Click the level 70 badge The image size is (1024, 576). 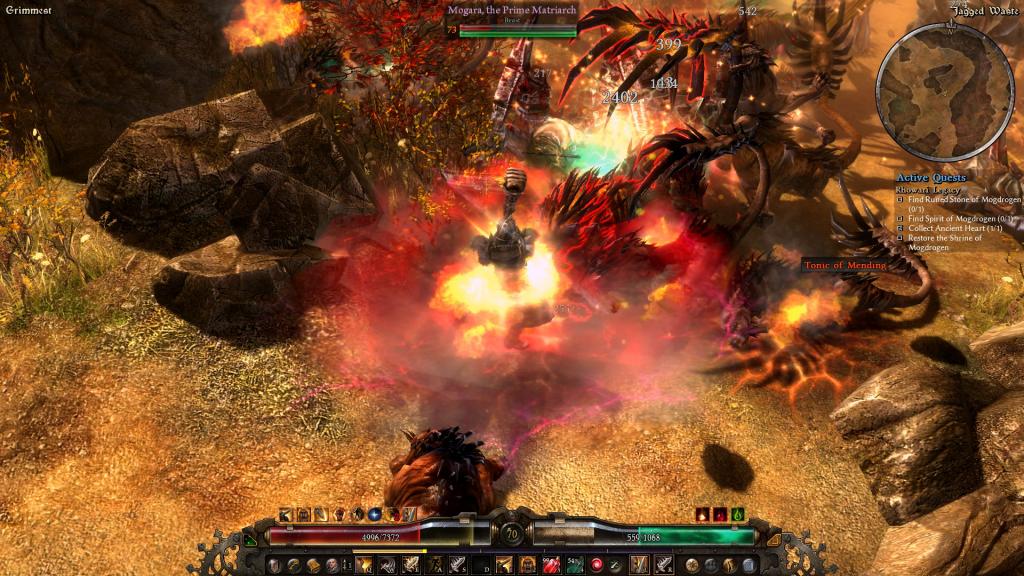click(x=512, y=533)
